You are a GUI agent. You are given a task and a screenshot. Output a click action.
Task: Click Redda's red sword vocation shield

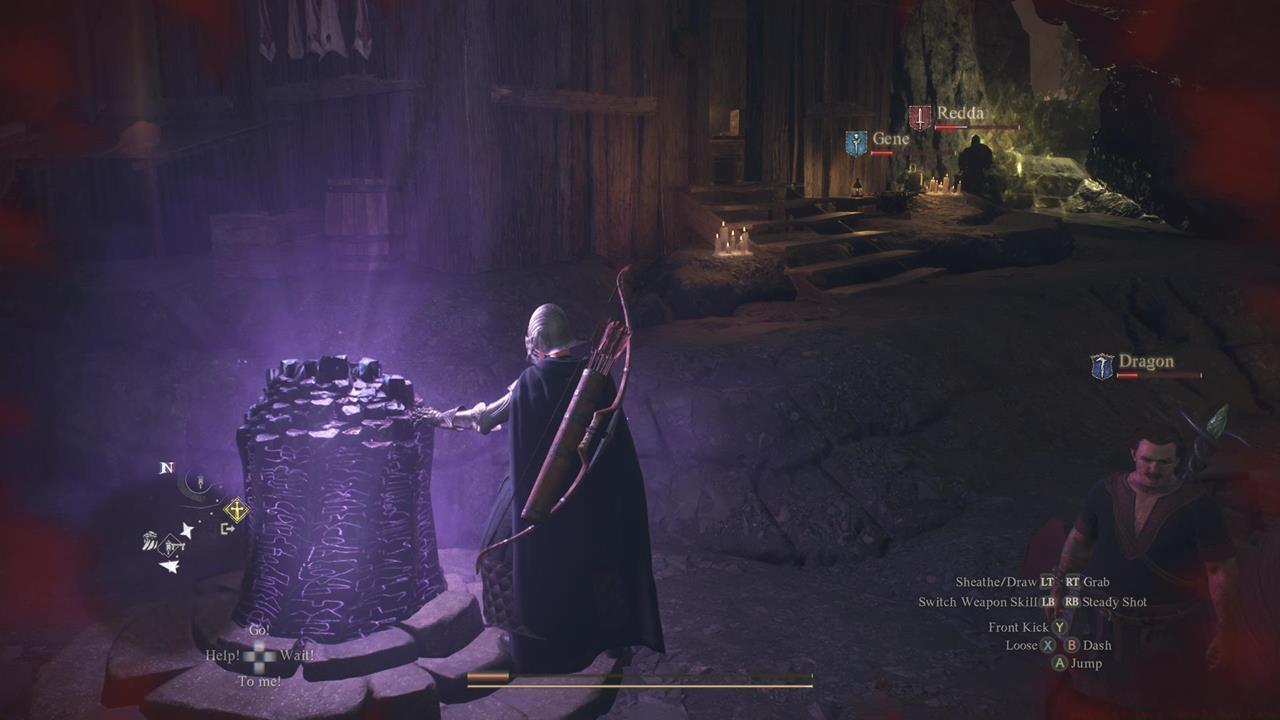tap(919, 117)
